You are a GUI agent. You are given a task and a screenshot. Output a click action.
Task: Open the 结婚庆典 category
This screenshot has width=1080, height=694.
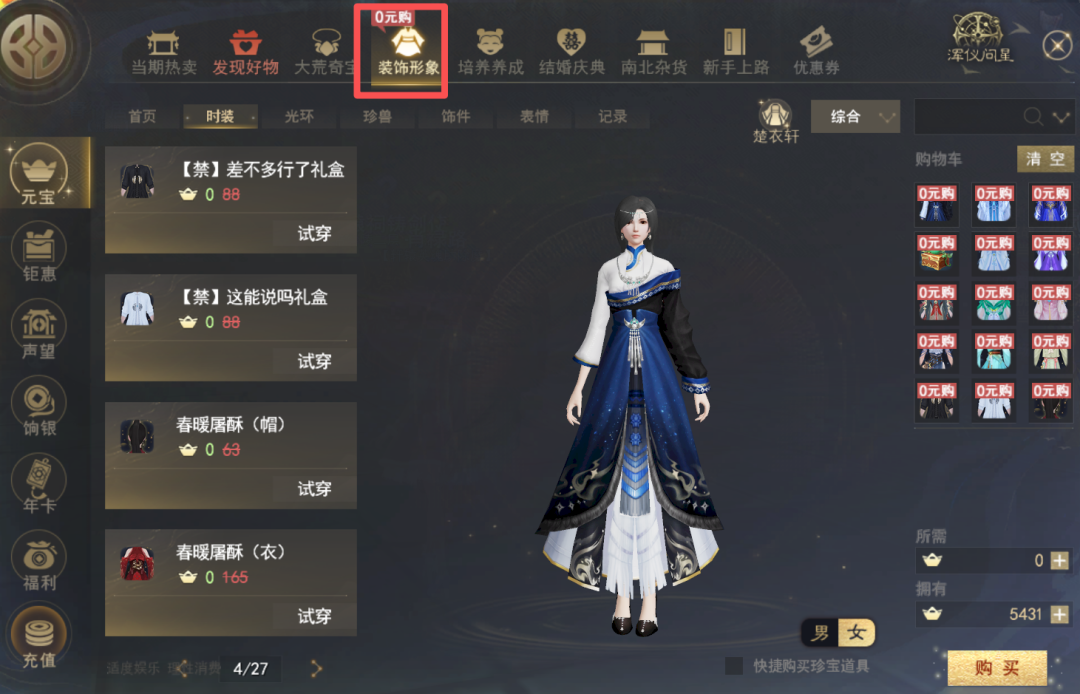pyautogui.click(x=572, y=52)
